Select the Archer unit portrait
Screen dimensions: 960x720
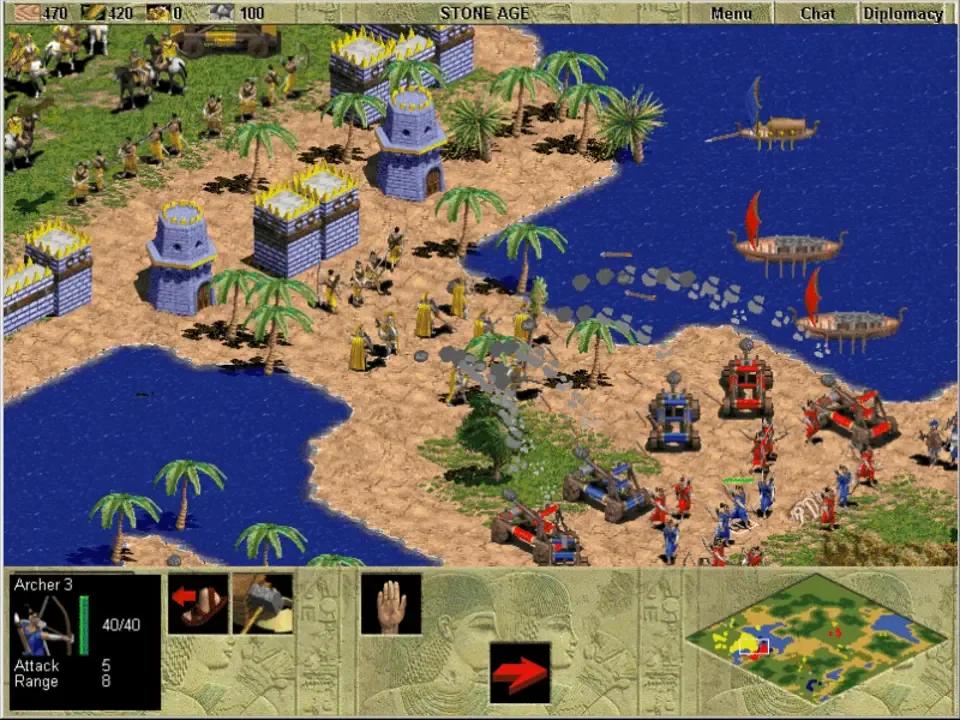coord(42,625)
